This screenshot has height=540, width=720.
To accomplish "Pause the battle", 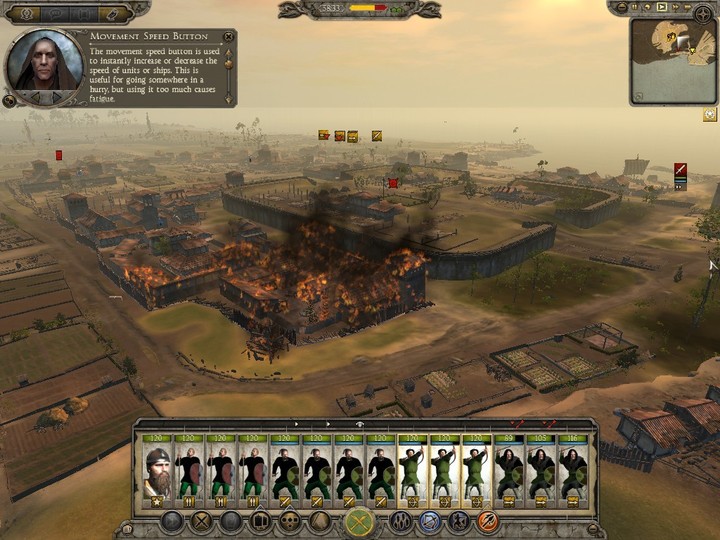I will tap(633, 8).
